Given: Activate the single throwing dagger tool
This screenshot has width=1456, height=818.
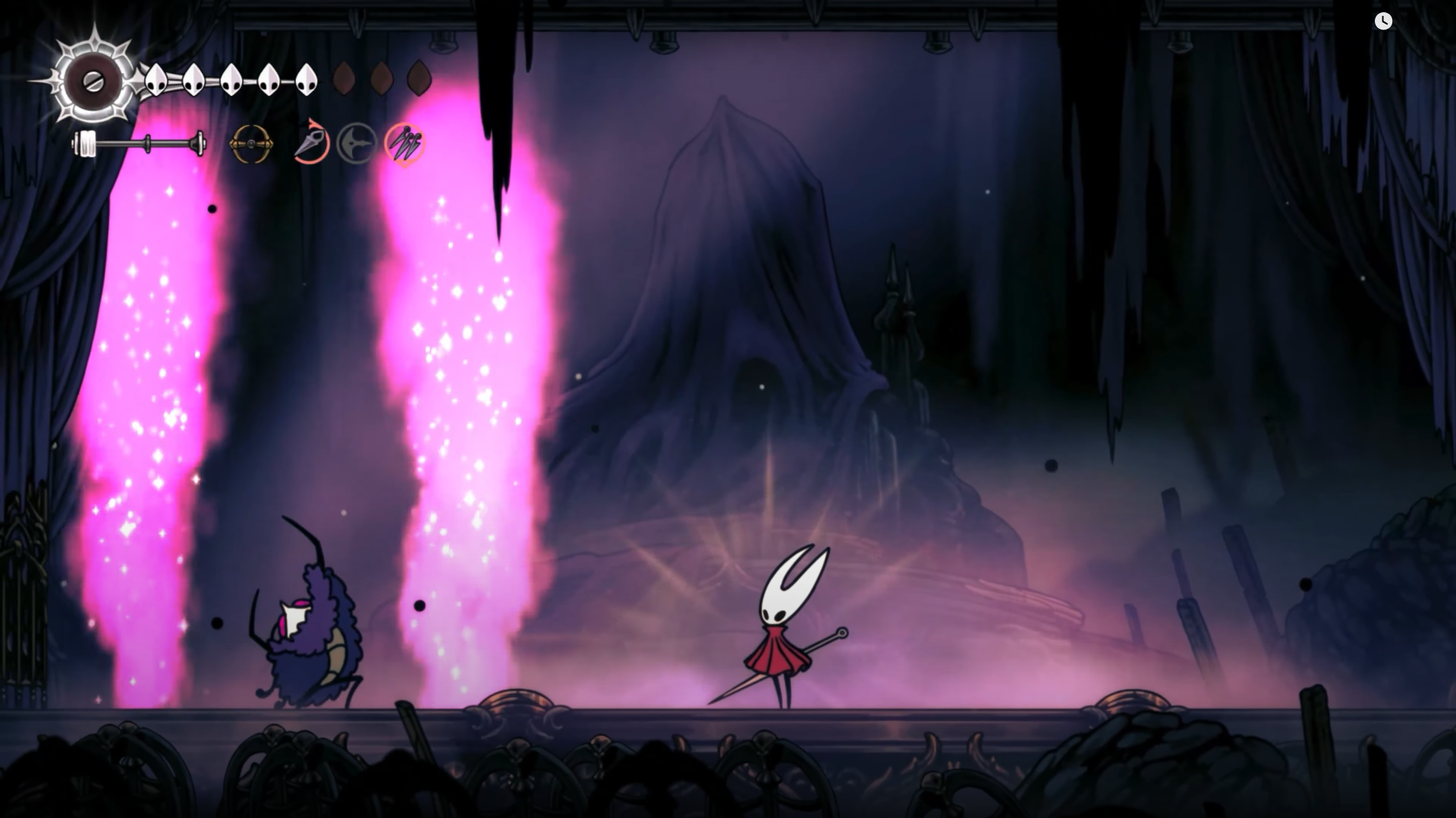Looking at the screenshot, I should [311, 143].
